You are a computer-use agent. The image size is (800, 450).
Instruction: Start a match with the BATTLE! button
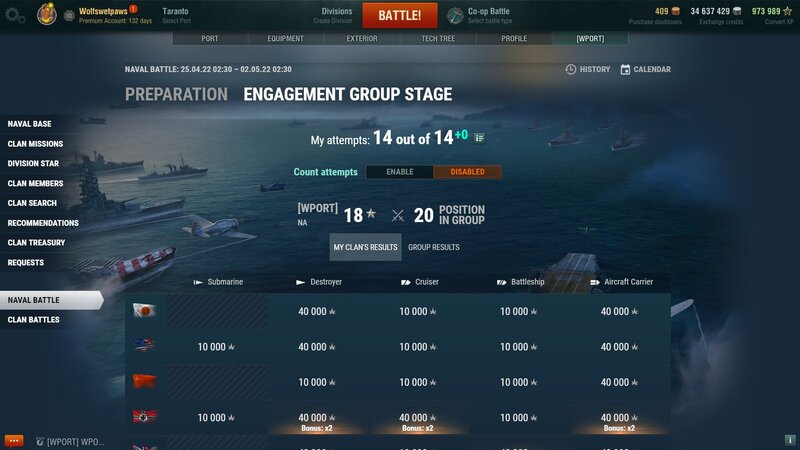click(399, 15)
